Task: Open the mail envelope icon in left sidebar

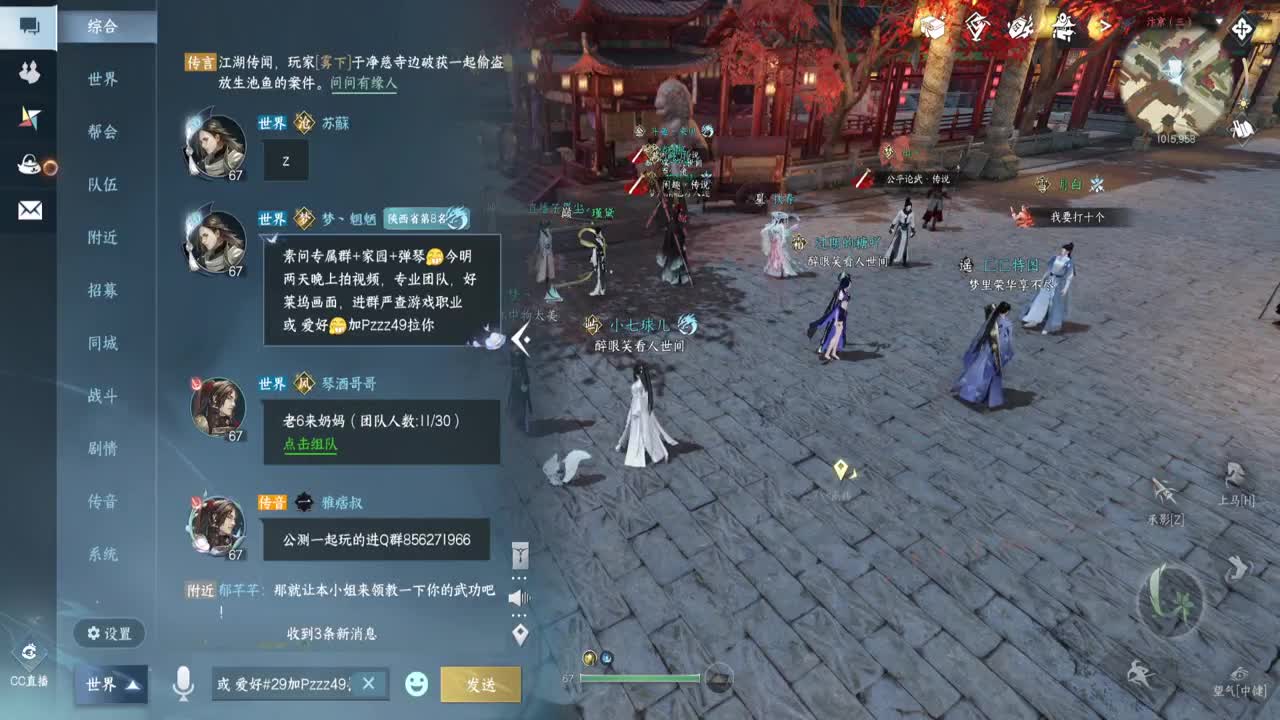Action: pos(30,210)
